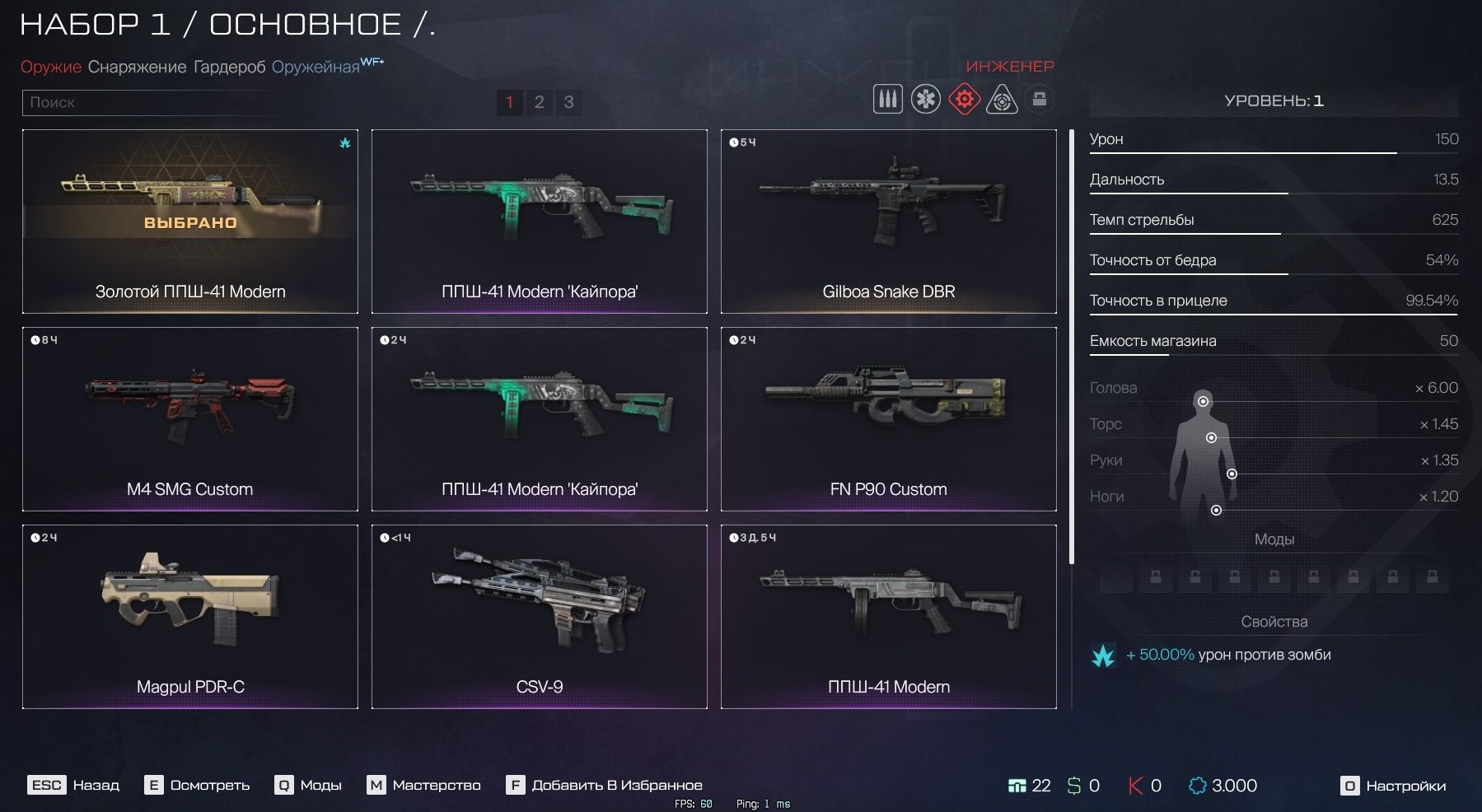Screen dimensions: 1482x812
Task: Select the engineer gear class icon
Action: [x=963, y=100]
